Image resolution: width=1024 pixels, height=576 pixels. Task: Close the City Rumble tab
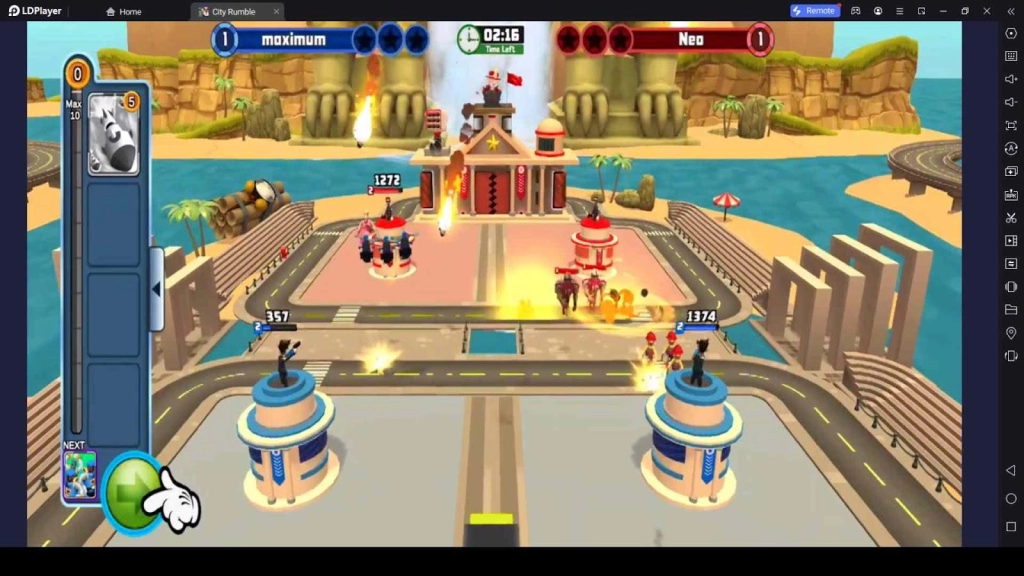pyautogui.click(x=276, y=11)
